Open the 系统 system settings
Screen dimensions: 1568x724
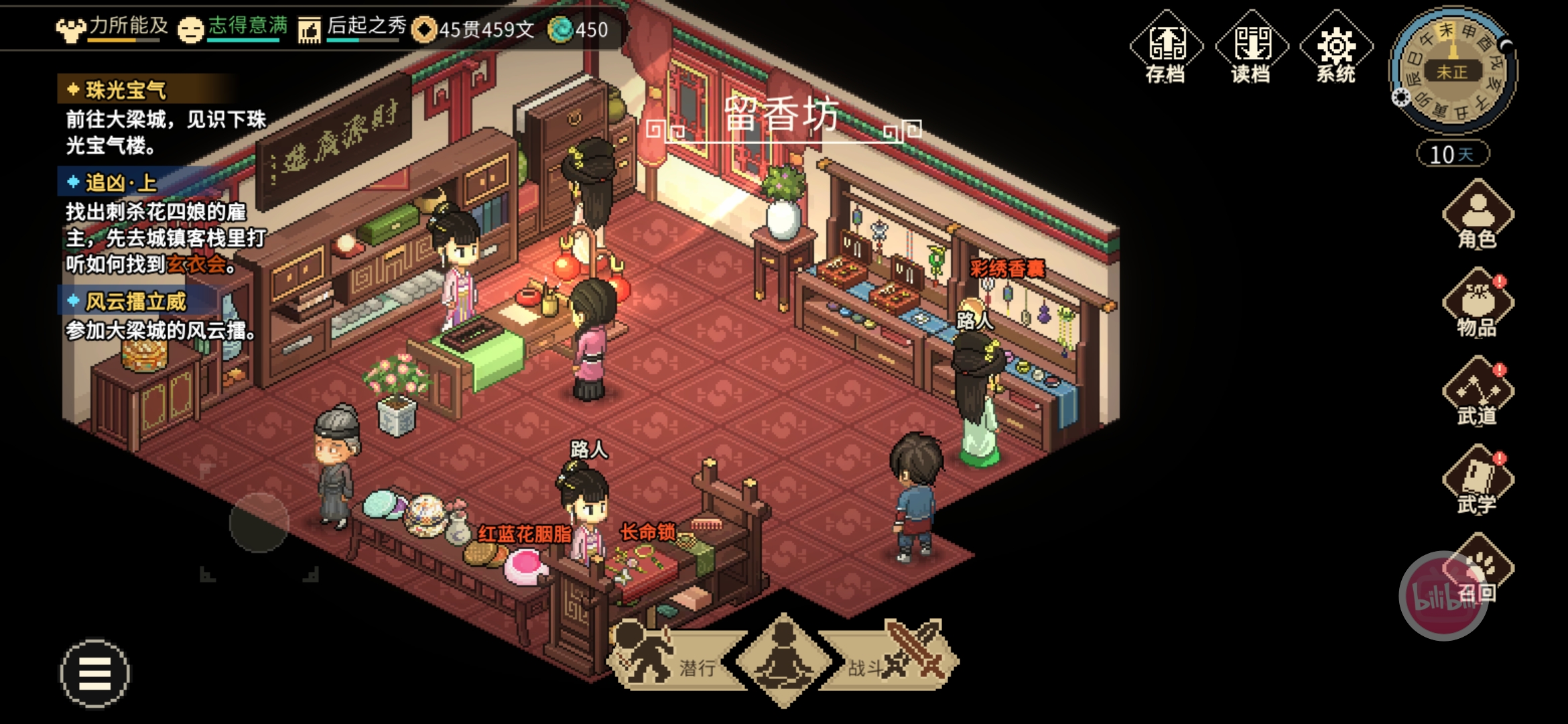point(1336,48)
